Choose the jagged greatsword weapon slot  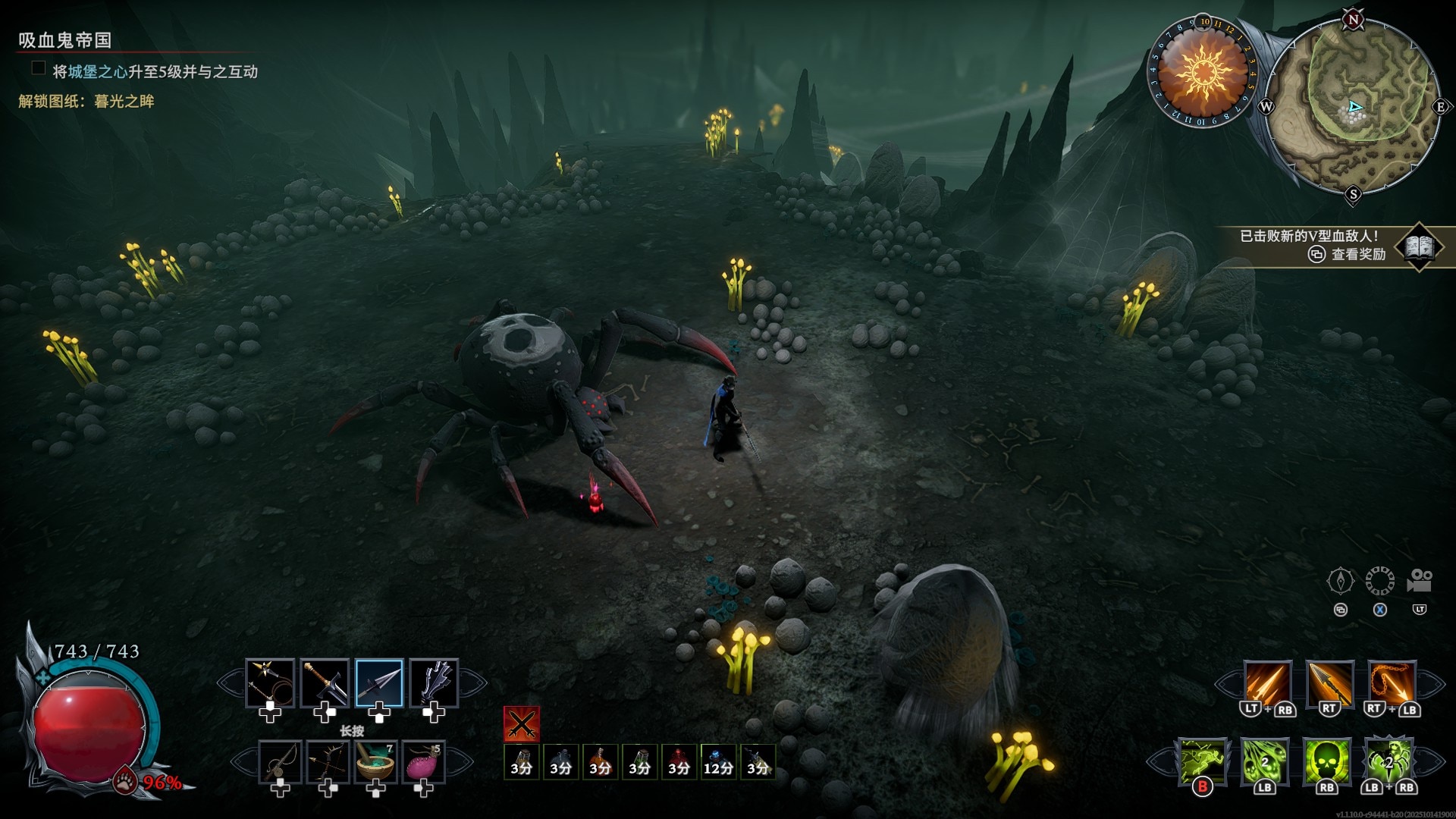coord(434,683)
